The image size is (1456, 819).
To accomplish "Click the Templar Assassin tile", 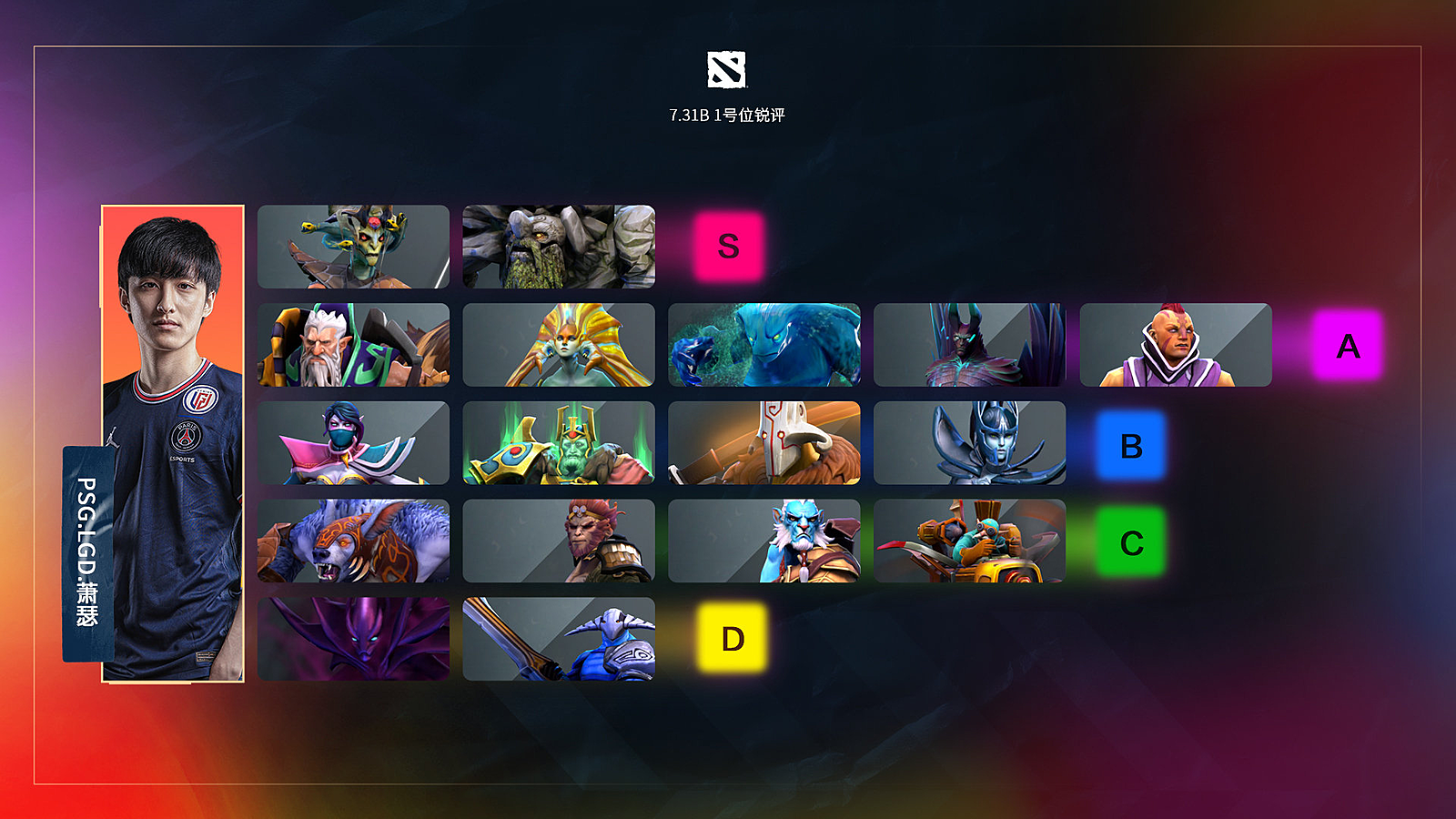I will coord(353,443).
